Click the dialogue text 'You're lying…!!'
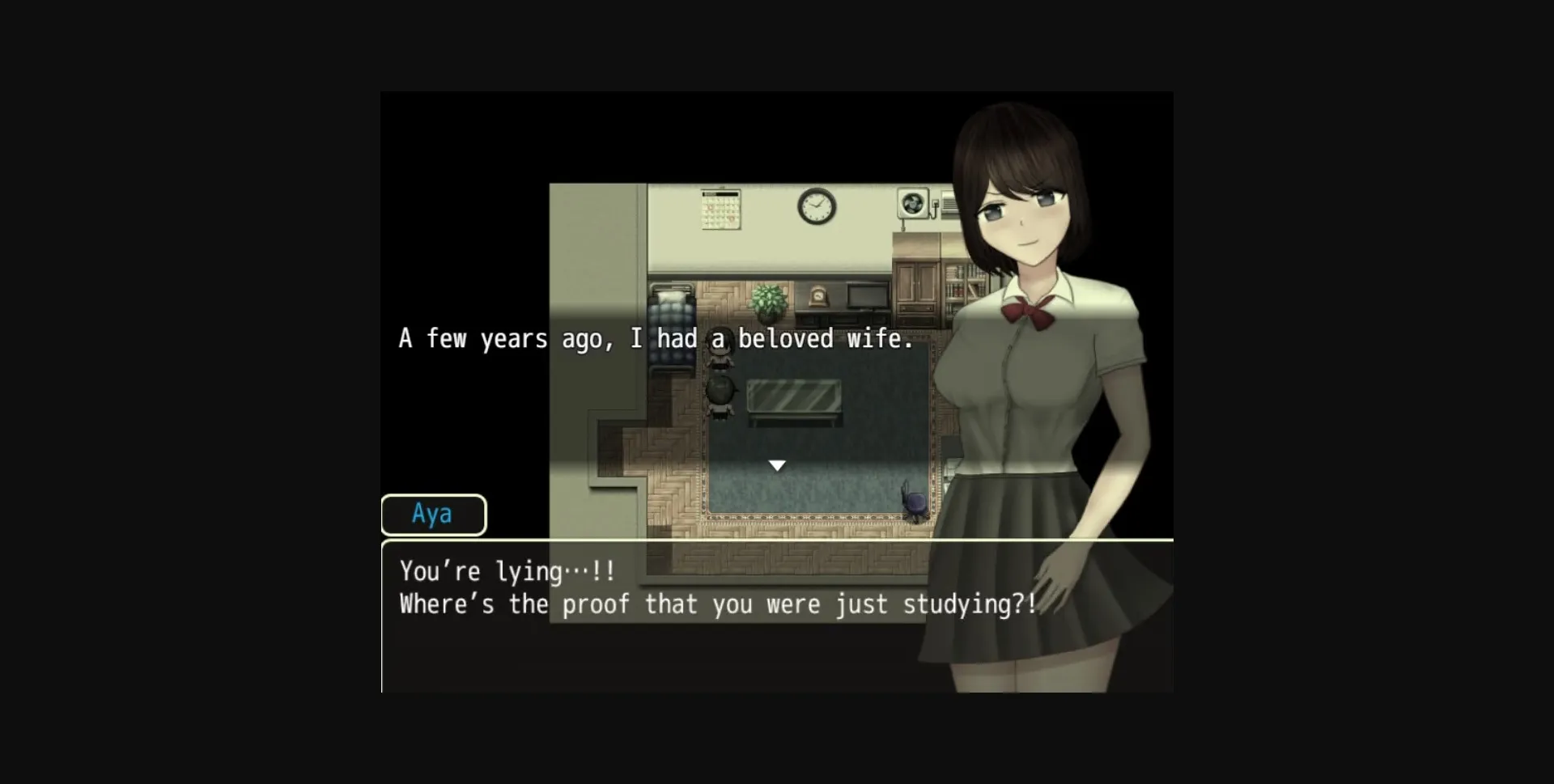1554x784 pixels. coord(506,571)
